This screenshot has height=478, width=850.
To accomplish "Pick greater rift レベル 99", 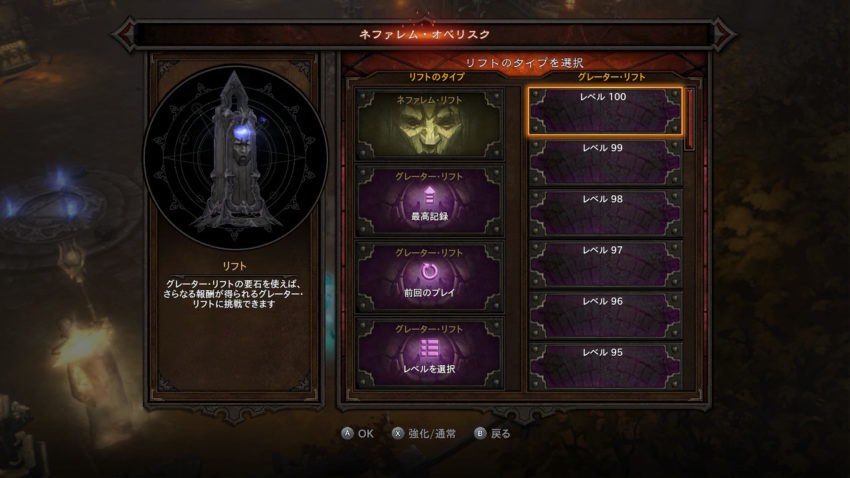I will (605, 162).
